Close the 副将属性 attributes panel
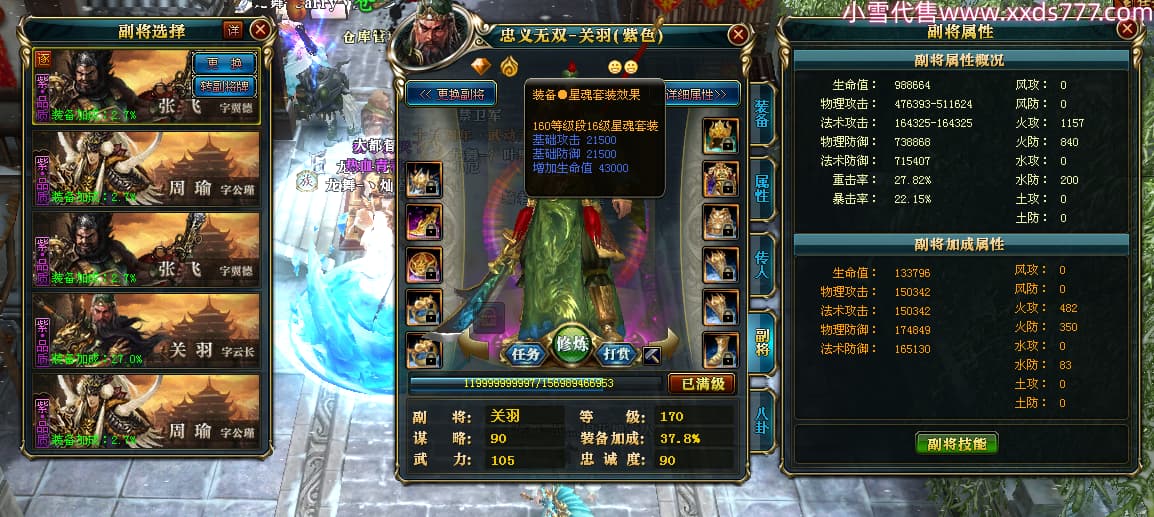 click(1128, 29)
